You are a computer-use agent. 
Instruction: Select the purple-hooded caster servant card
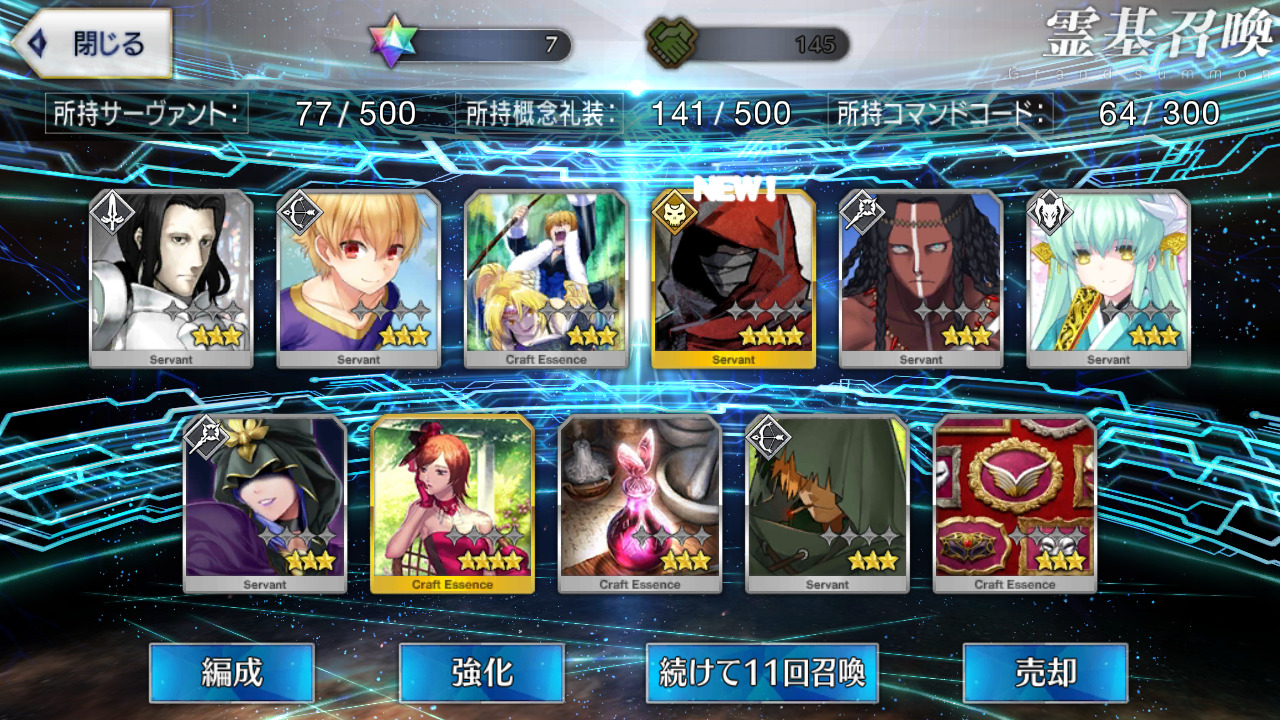(265, 503)
